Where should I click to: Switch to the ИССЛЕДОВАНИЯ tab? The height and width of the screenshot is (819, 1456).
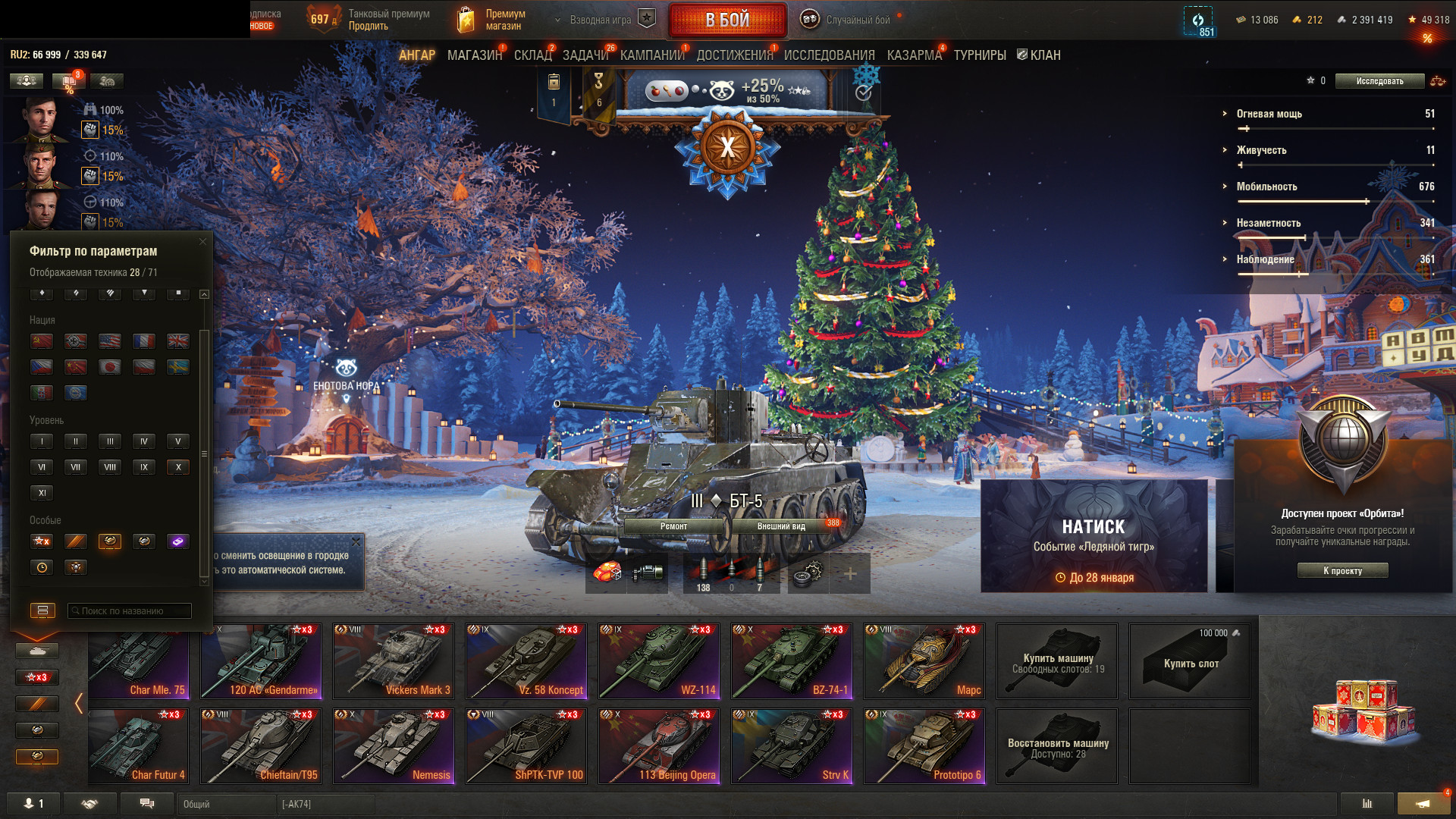point(829,55)
